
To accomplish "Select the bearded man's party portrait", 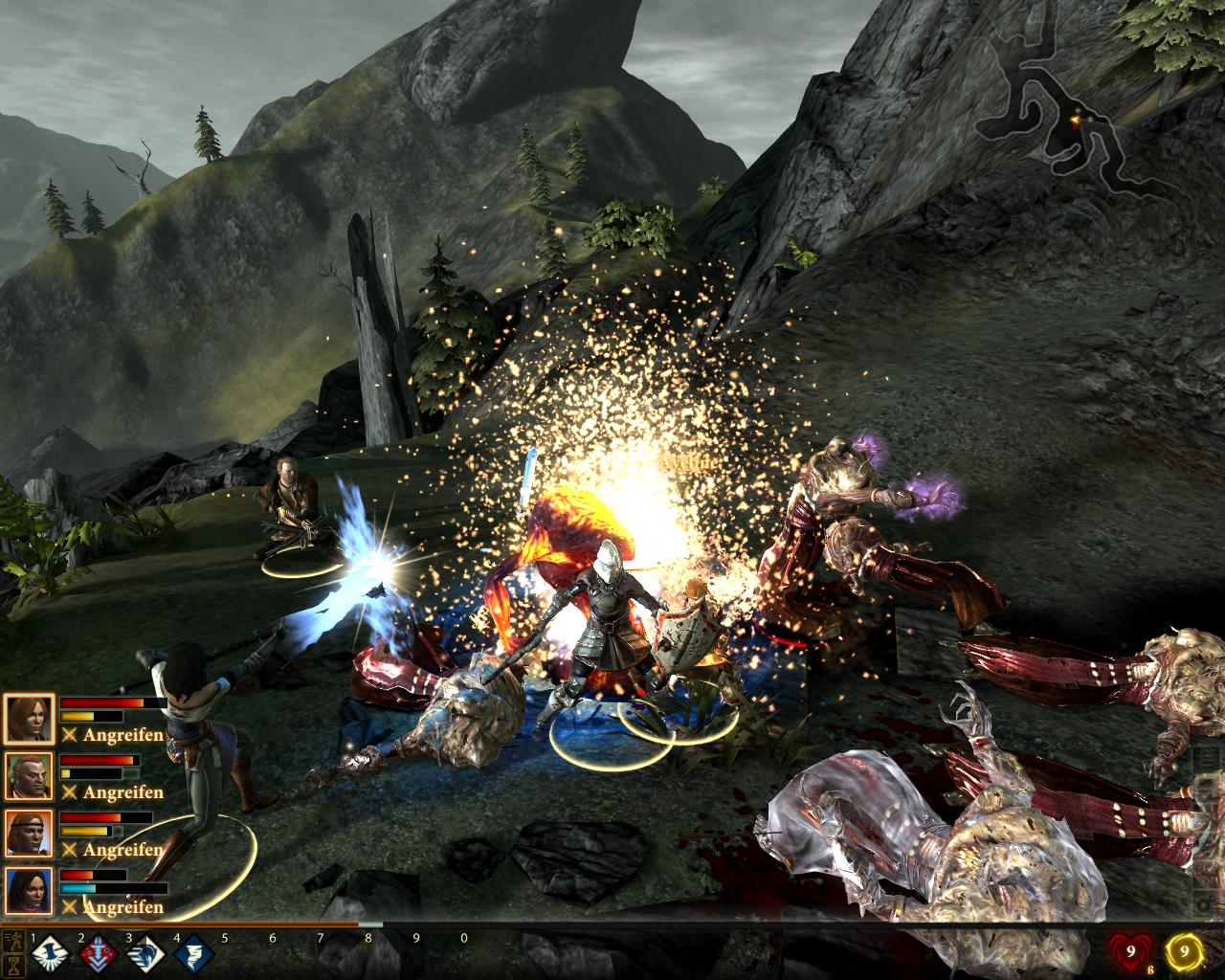I will (x=29, y=776).
